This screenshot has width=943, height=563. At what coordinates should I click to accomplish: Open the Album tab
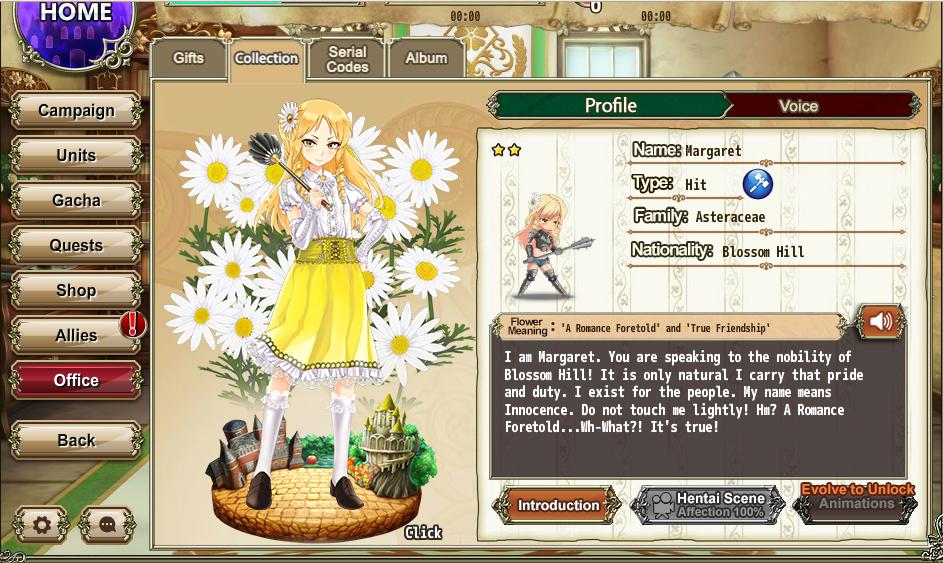point(426,59)
